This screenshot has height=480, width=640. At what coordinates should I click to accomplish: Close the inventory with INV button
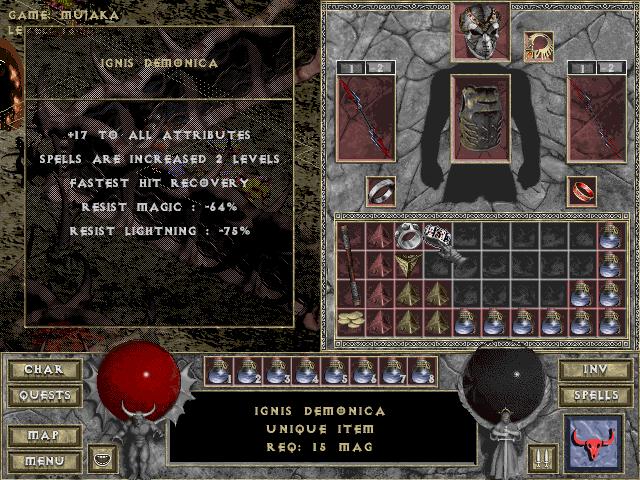(594, 370)
